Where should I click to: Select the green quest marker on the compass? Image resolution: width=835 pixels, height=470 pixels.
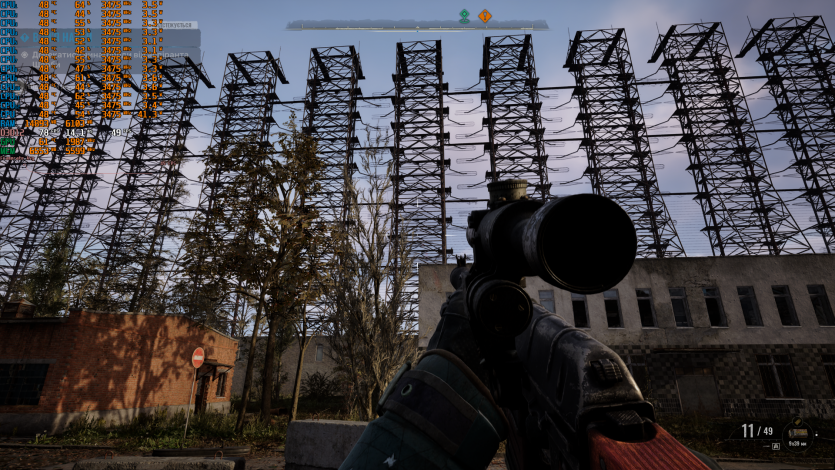tap(464, 15)
